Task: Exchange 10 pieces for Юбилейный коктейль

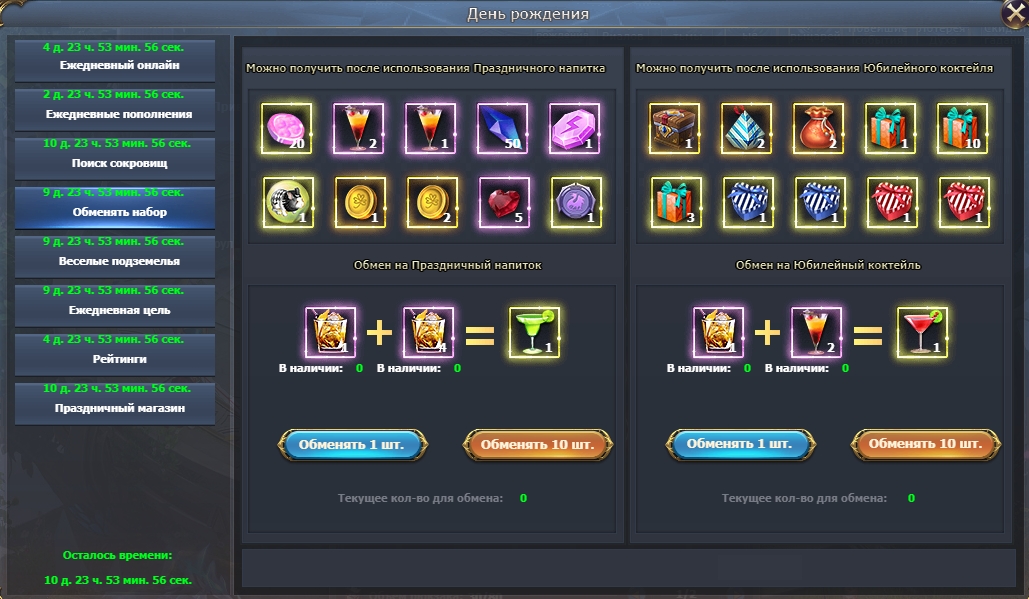Action: [926, 444]
